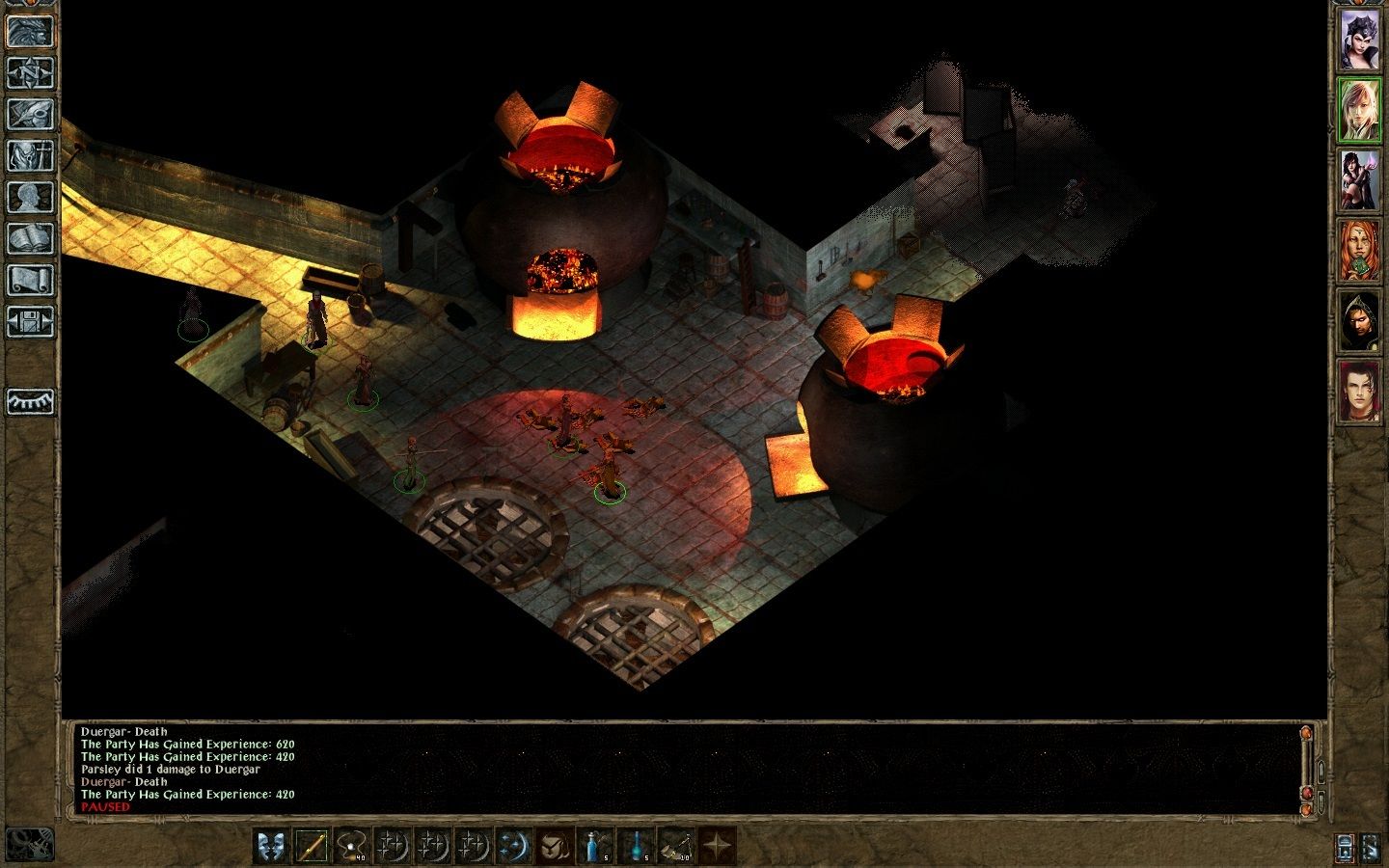The image size is (1389, 868).
Task: Choose the portrait of the woman holding pink magic
Action: click(x=1360, y=180)
